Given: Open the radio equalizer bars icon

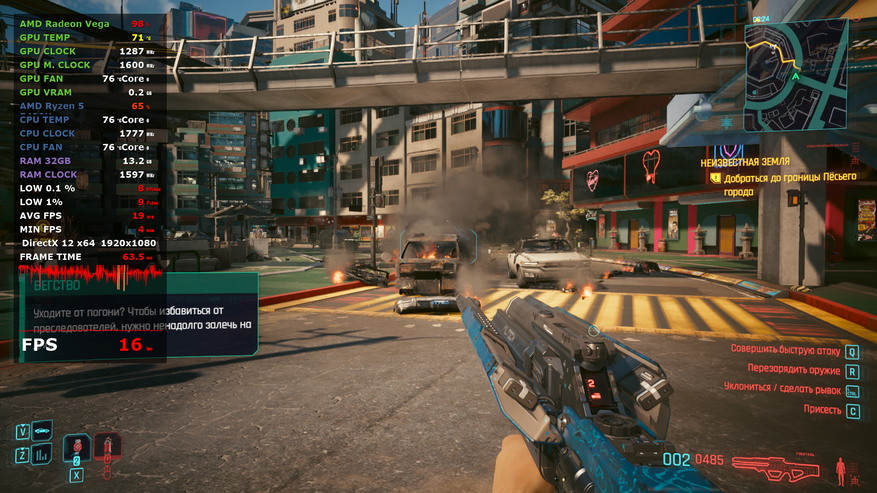Looking at the screenshot, I should coord(42,455).
